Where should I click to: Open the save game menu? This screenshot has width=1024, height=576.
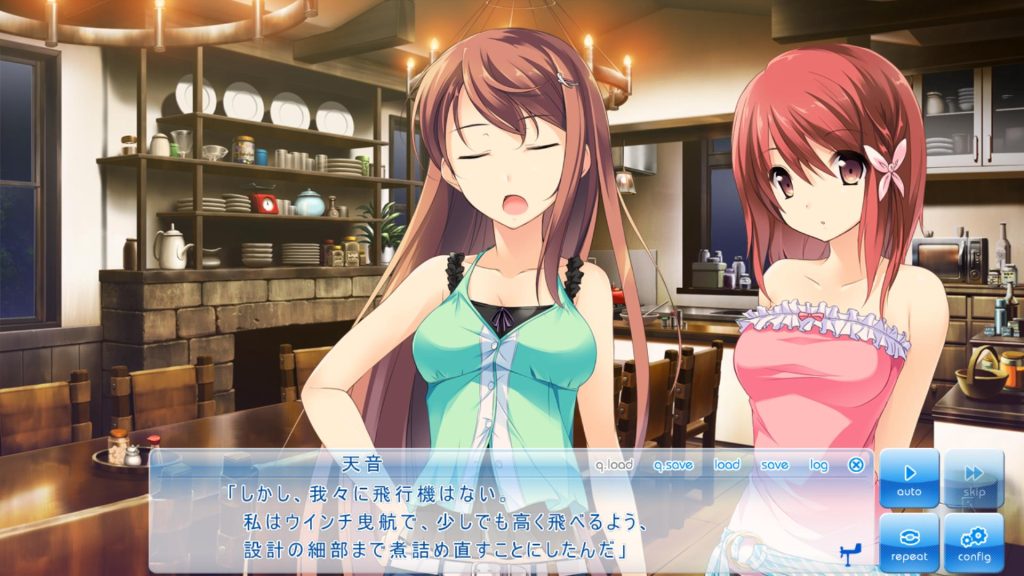coord(774,465)
